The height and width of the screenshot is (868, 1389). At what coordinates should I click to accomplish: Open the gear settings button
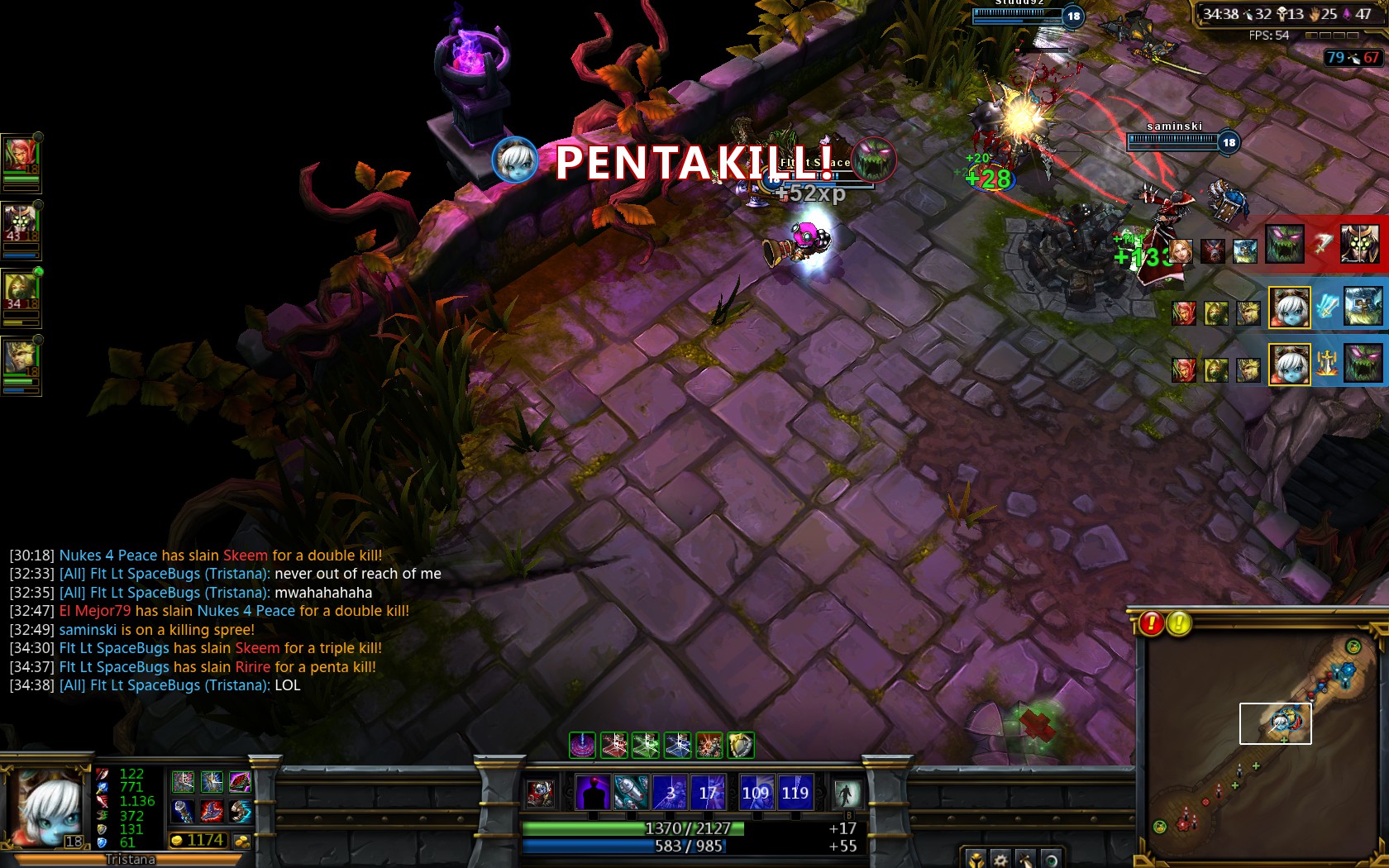pos(1000,859)
